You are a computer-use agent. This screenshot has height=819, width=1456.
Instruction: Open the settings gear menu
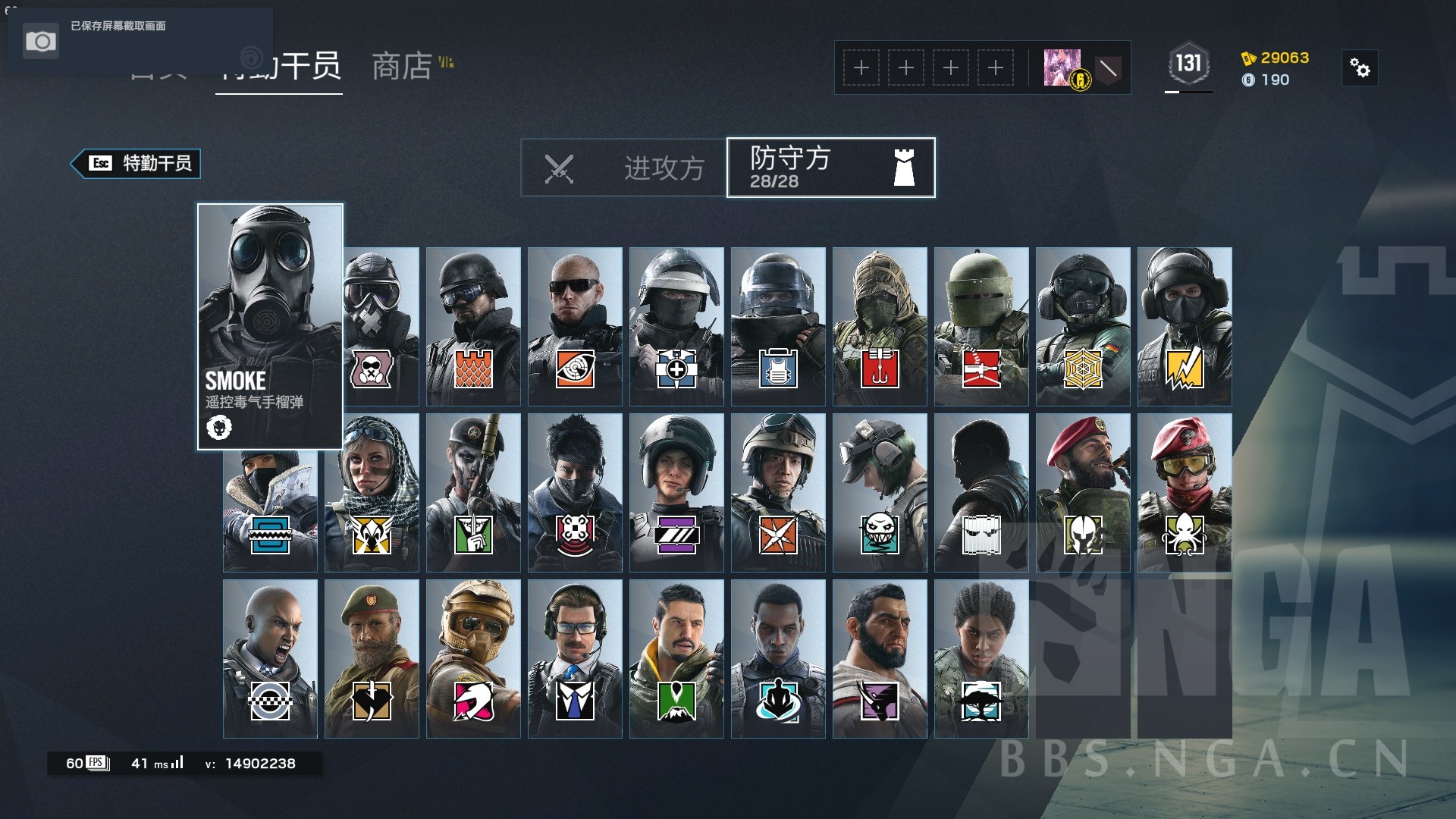pos(1360,68)
